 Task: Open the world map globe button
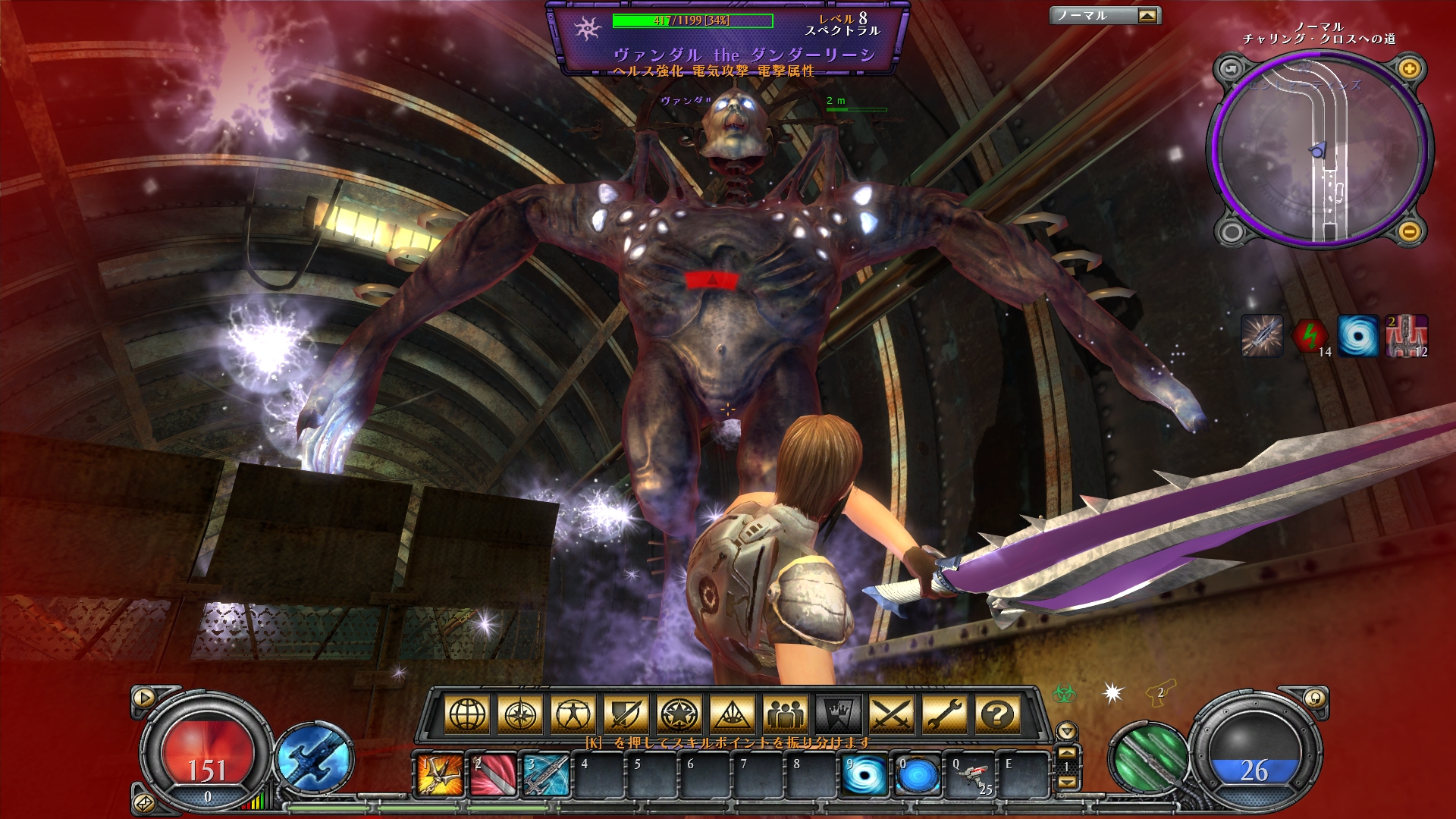pos(467,714)
